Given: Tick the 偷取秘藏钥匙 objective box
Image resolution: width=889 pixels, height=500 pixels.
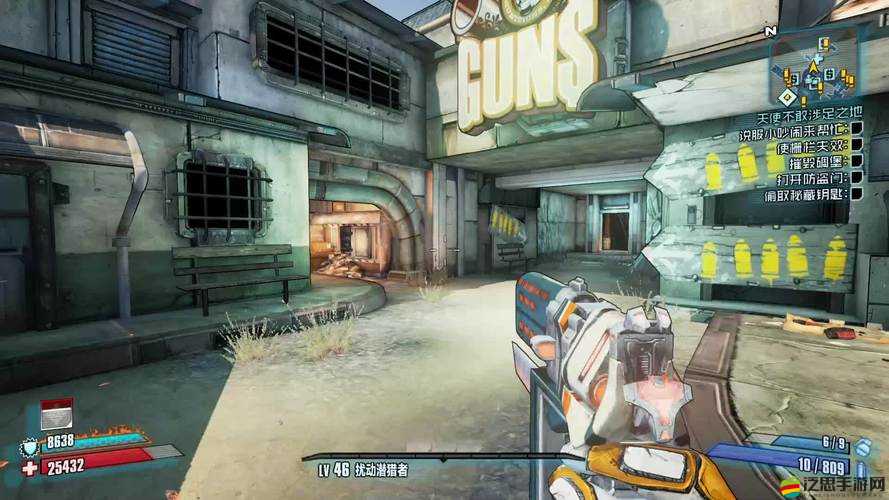Looking at the screenshot, I should pyautogui.click(x=855, y=192).
